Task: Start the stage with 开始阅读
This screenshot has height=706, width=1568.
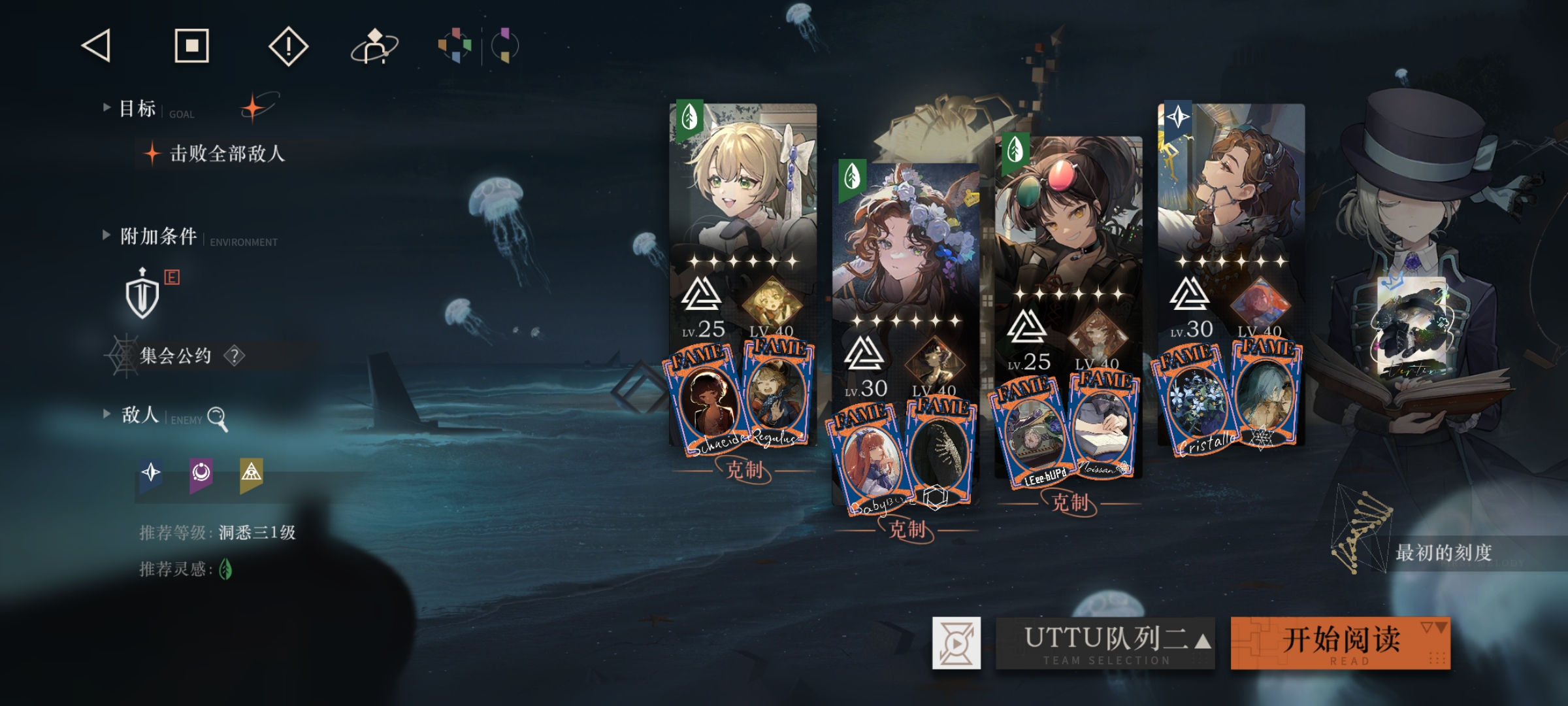Action: click(1341, 643)
